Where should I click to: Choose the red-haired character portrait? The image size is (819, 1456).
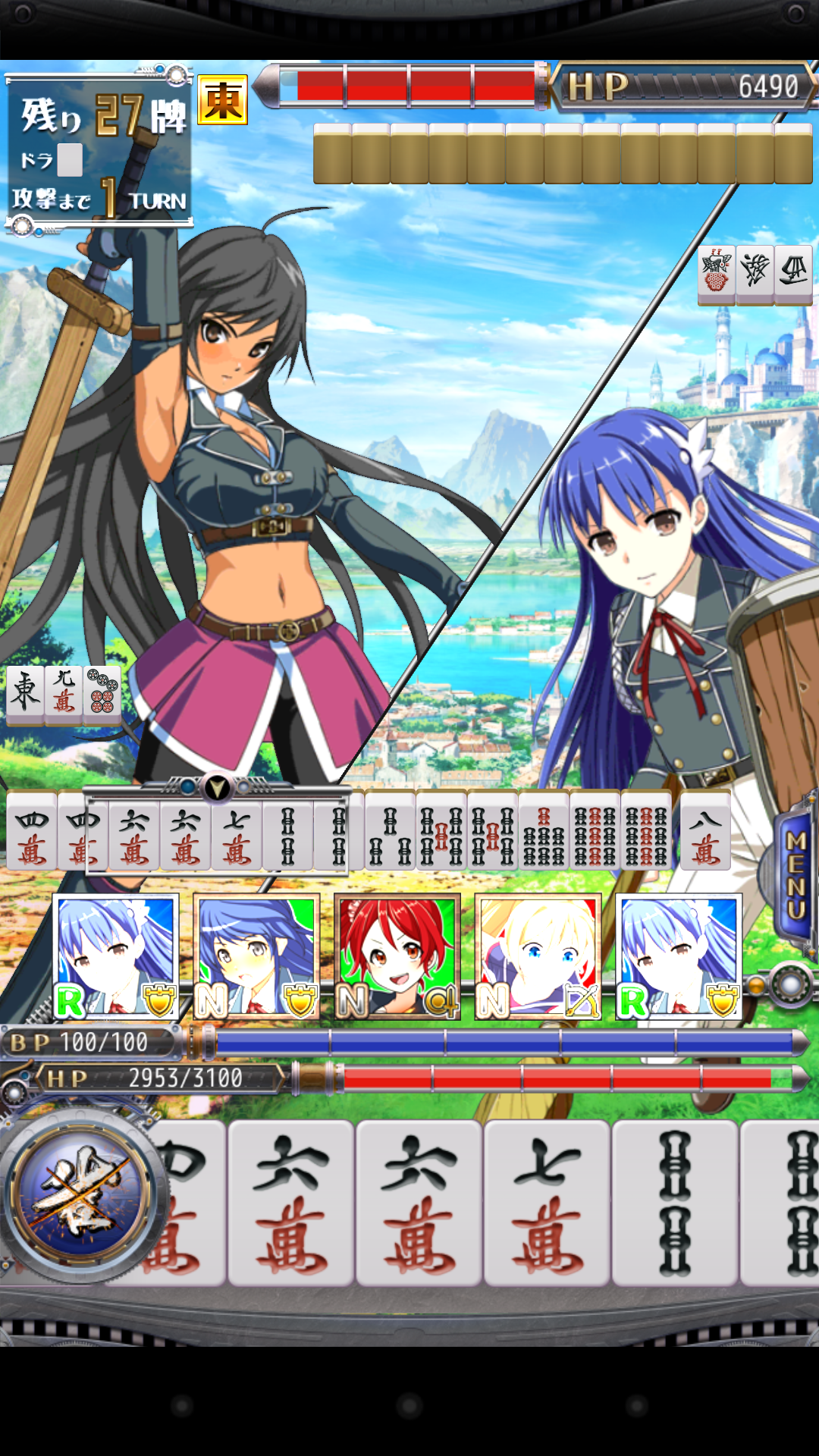(x=397, y=957)
